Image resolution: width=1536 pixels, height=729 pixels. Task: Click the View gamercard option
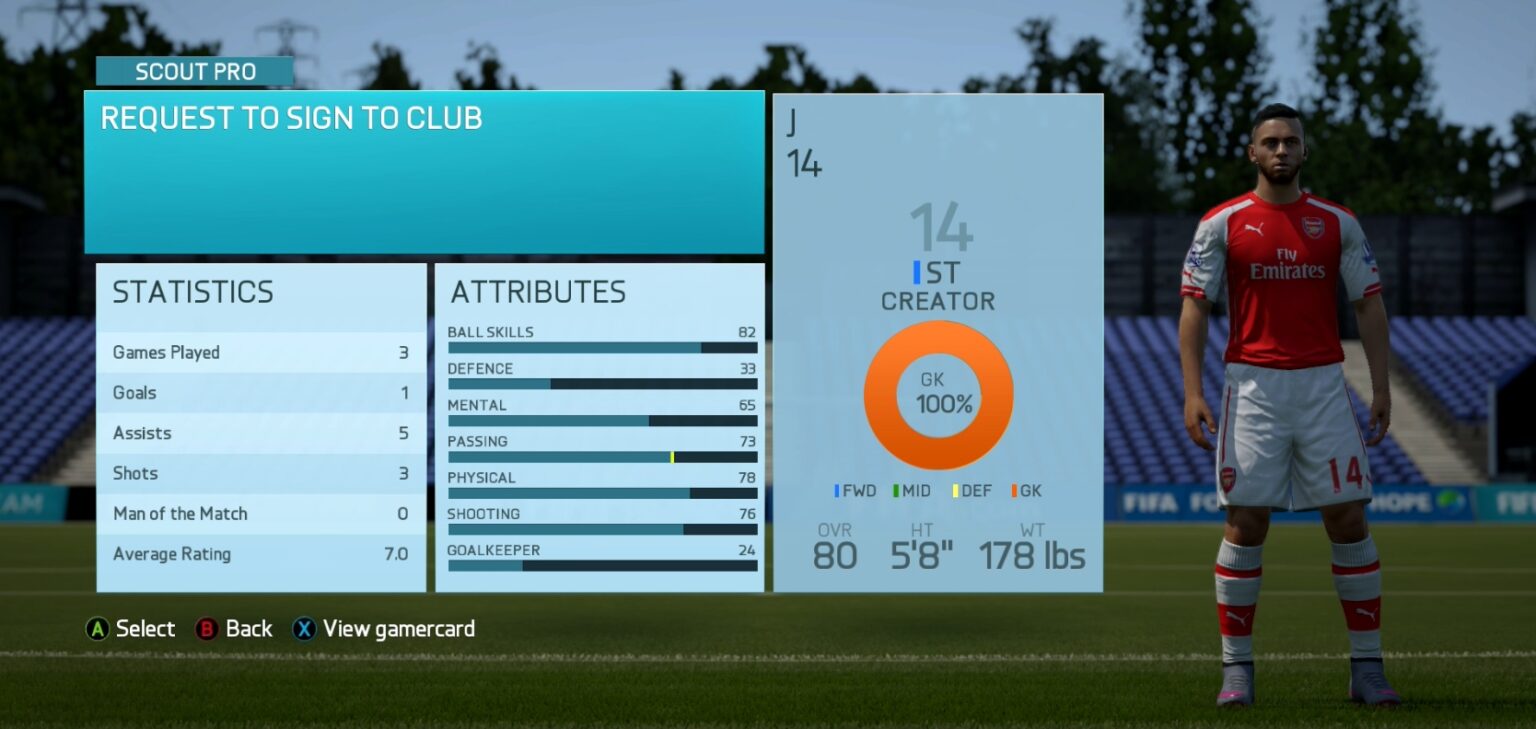(x=399, y=629)
